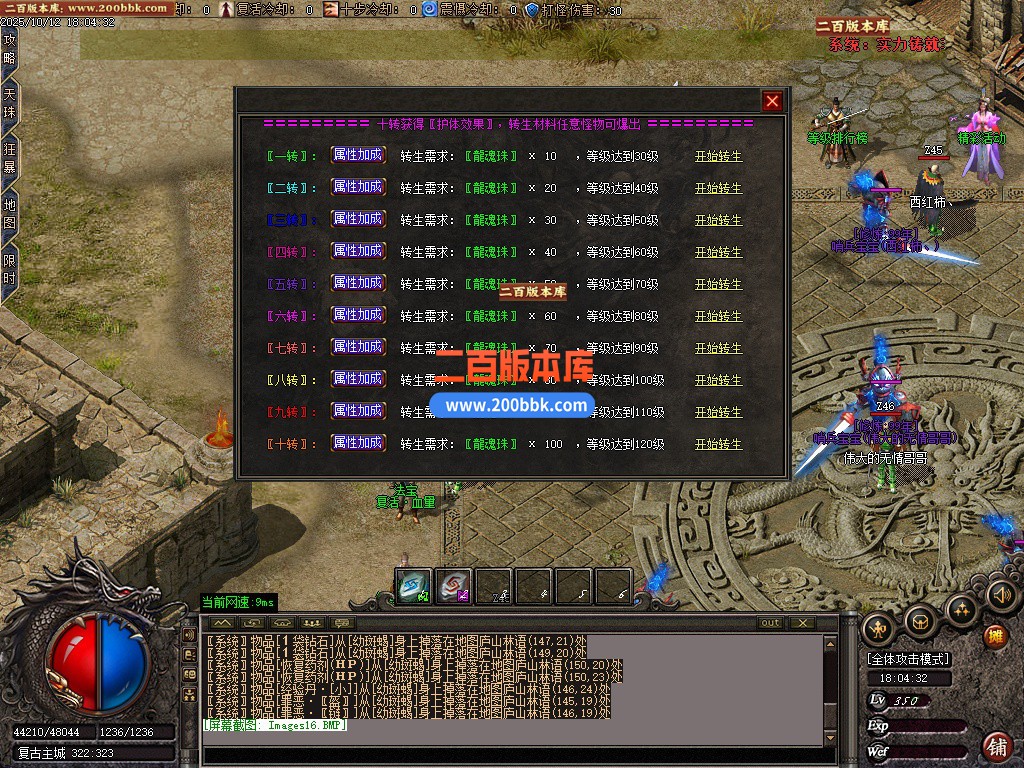
Task: Open the 铺 shop button
Action: (996, 745)
